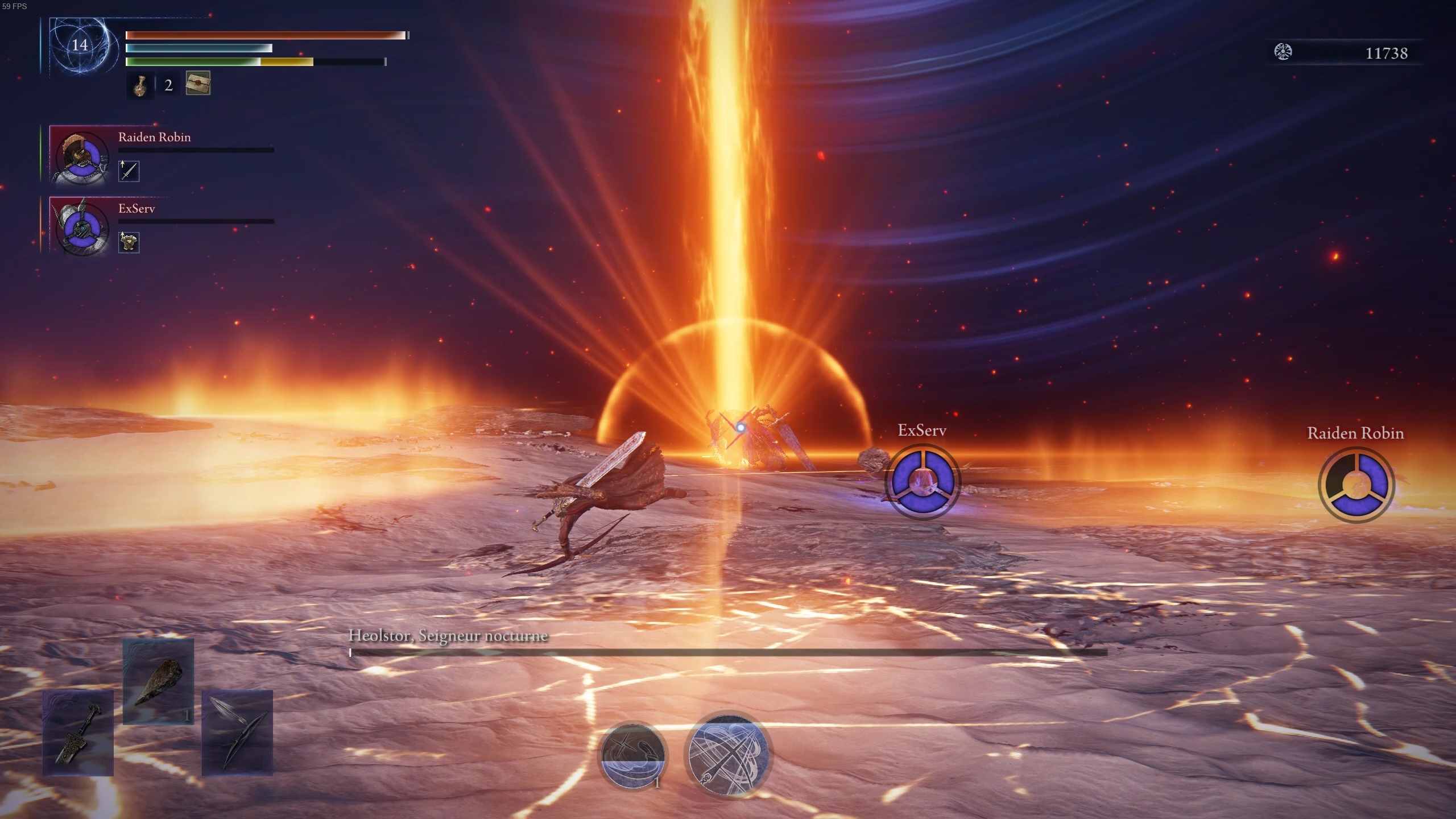
Task: Toggle ExServ's defense-up buff icon
Action: tap(129, 242)
